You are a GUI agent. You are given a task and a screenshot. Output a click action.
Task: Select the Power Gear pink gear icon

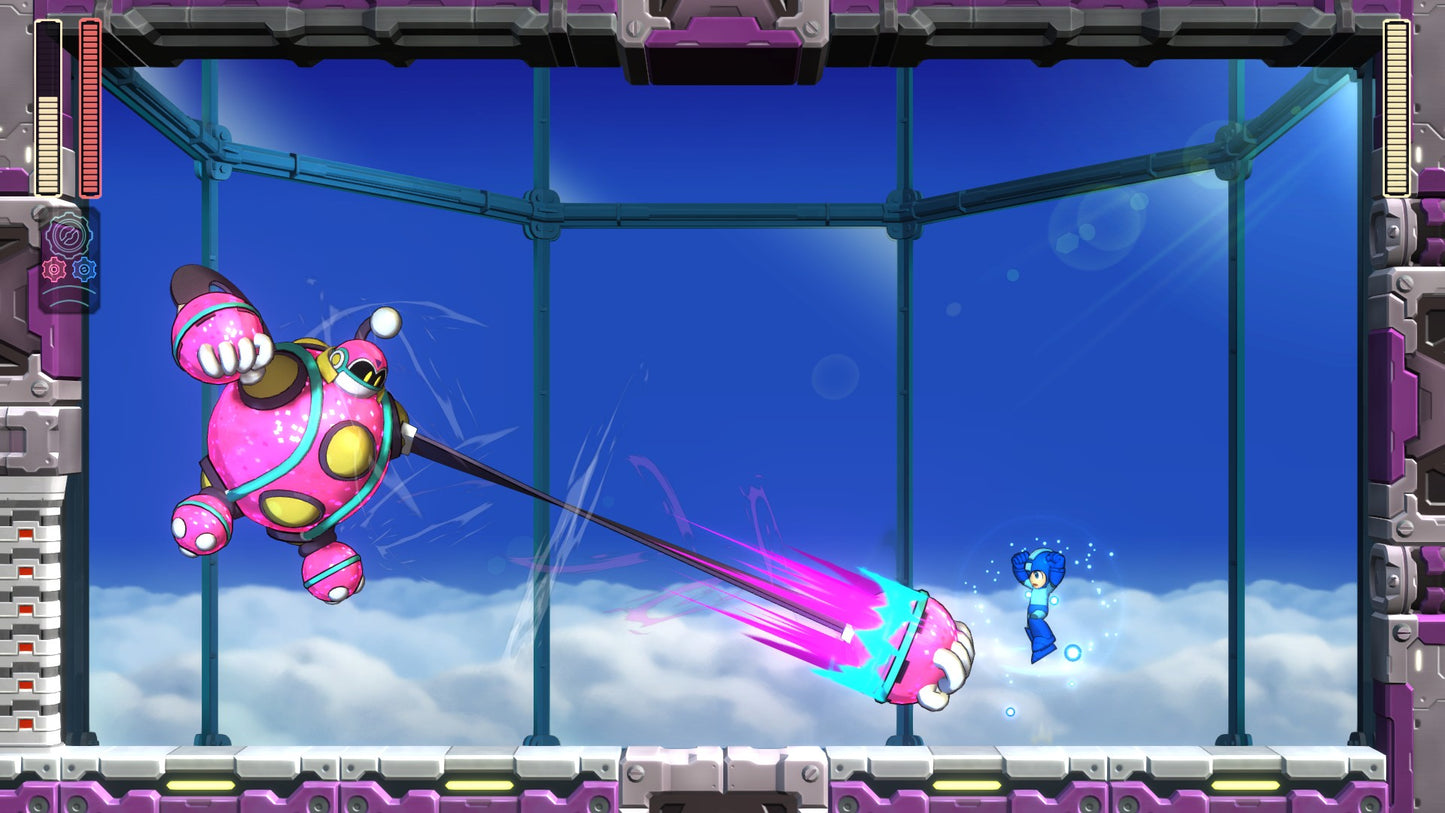(54, 268)
